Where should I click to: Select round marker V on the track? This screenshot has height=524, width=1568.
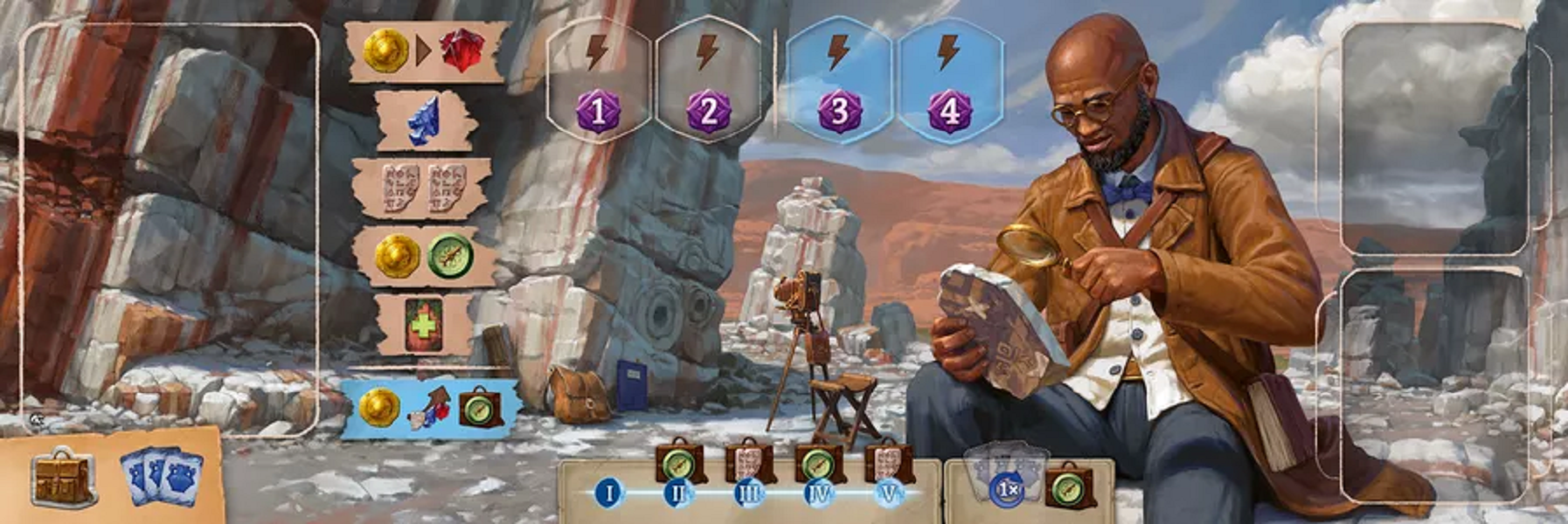889,493
